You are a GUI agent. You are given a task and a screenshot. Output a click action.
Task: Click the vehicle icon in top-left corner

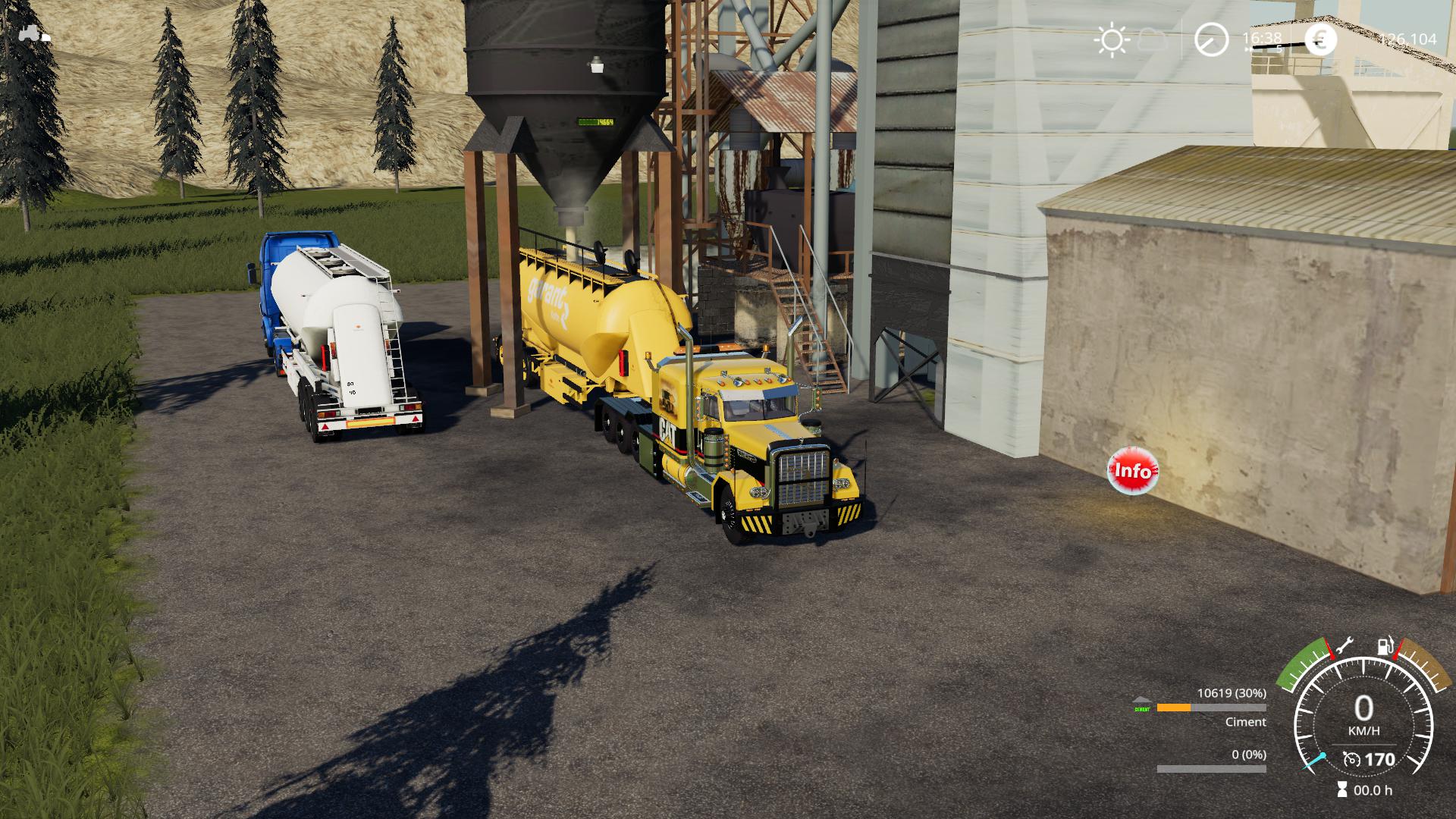coord(35,34)
